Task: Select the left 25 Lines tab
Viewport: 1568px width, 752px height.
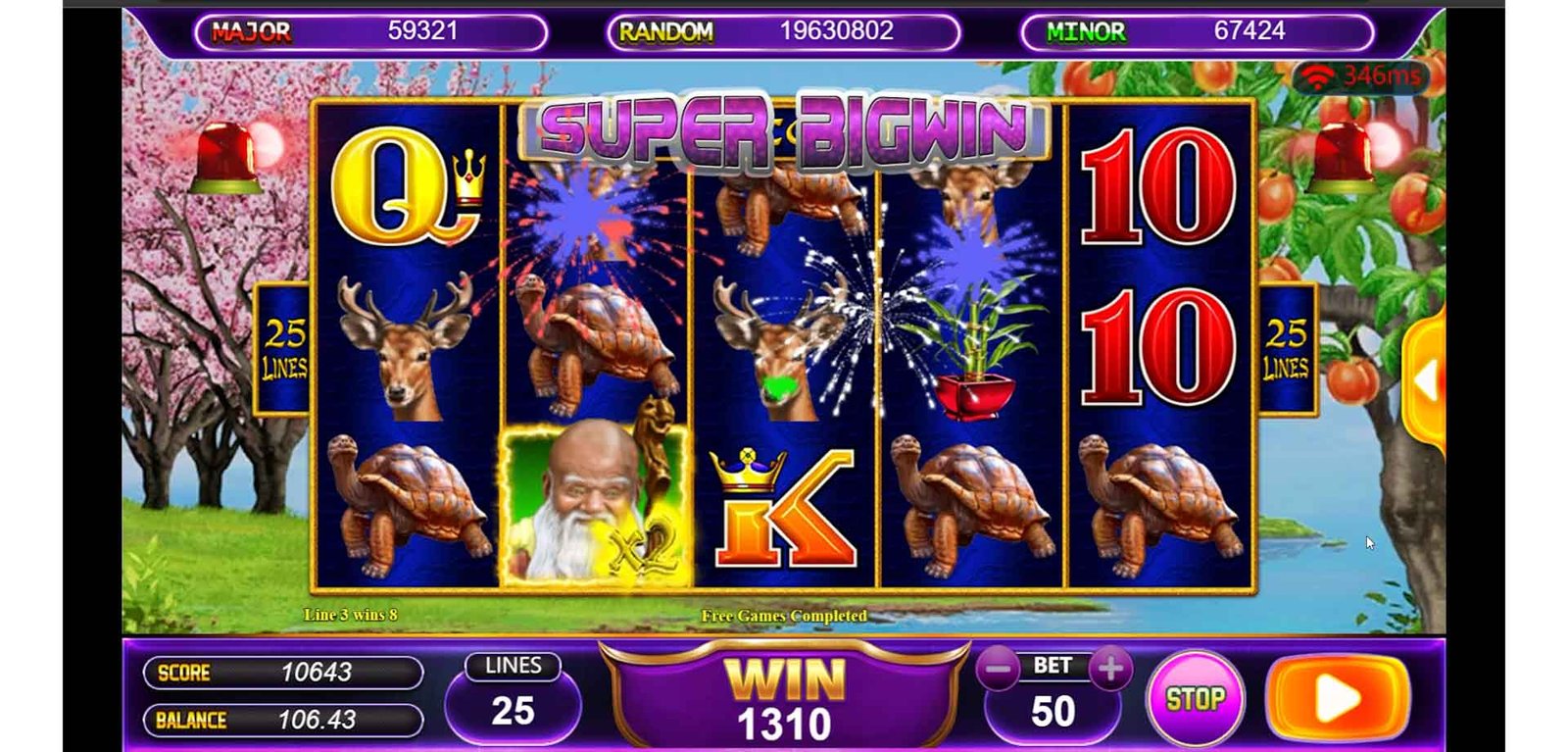Action: 284,349
